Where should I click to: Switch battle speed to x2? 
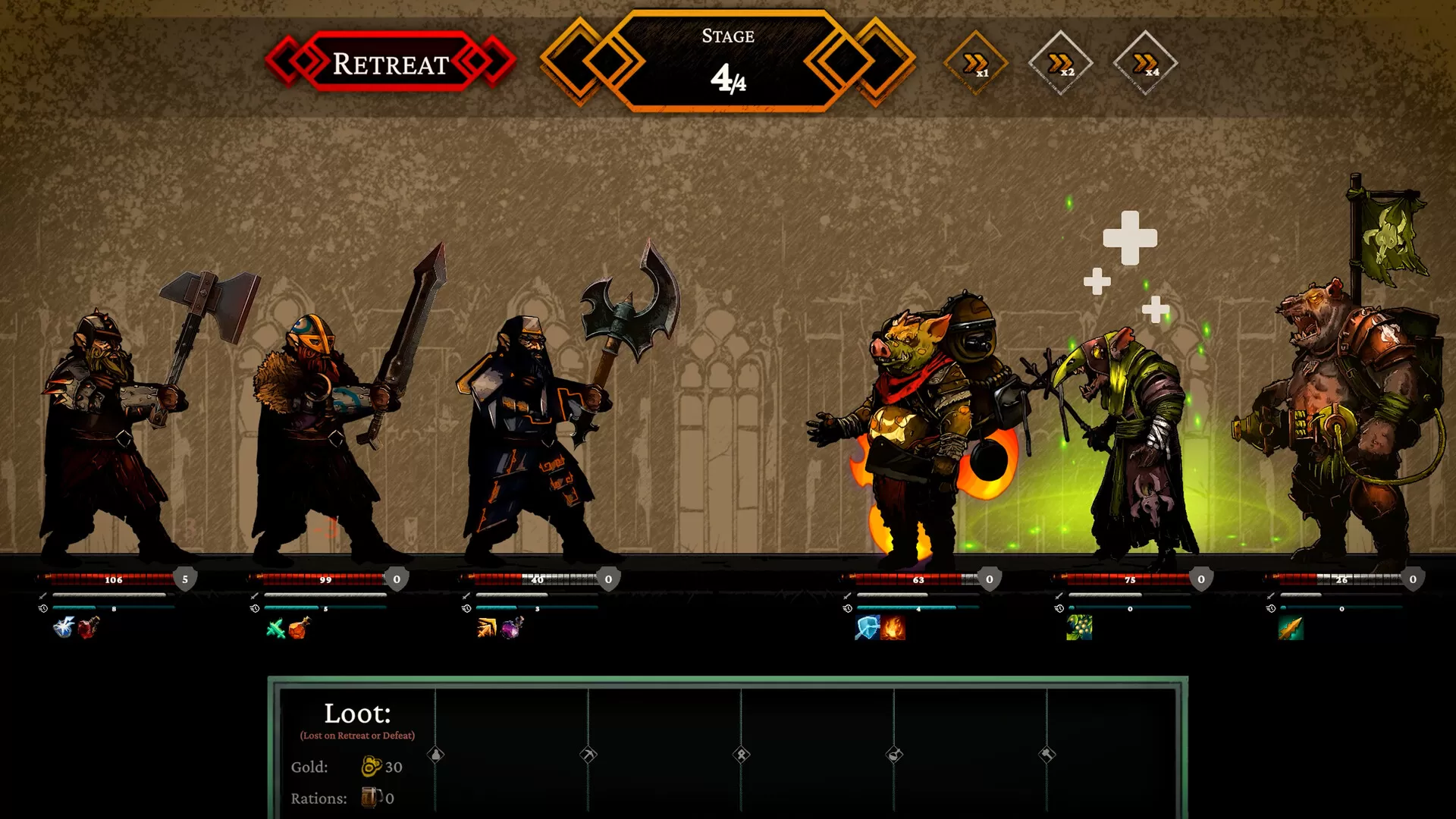1060,63
